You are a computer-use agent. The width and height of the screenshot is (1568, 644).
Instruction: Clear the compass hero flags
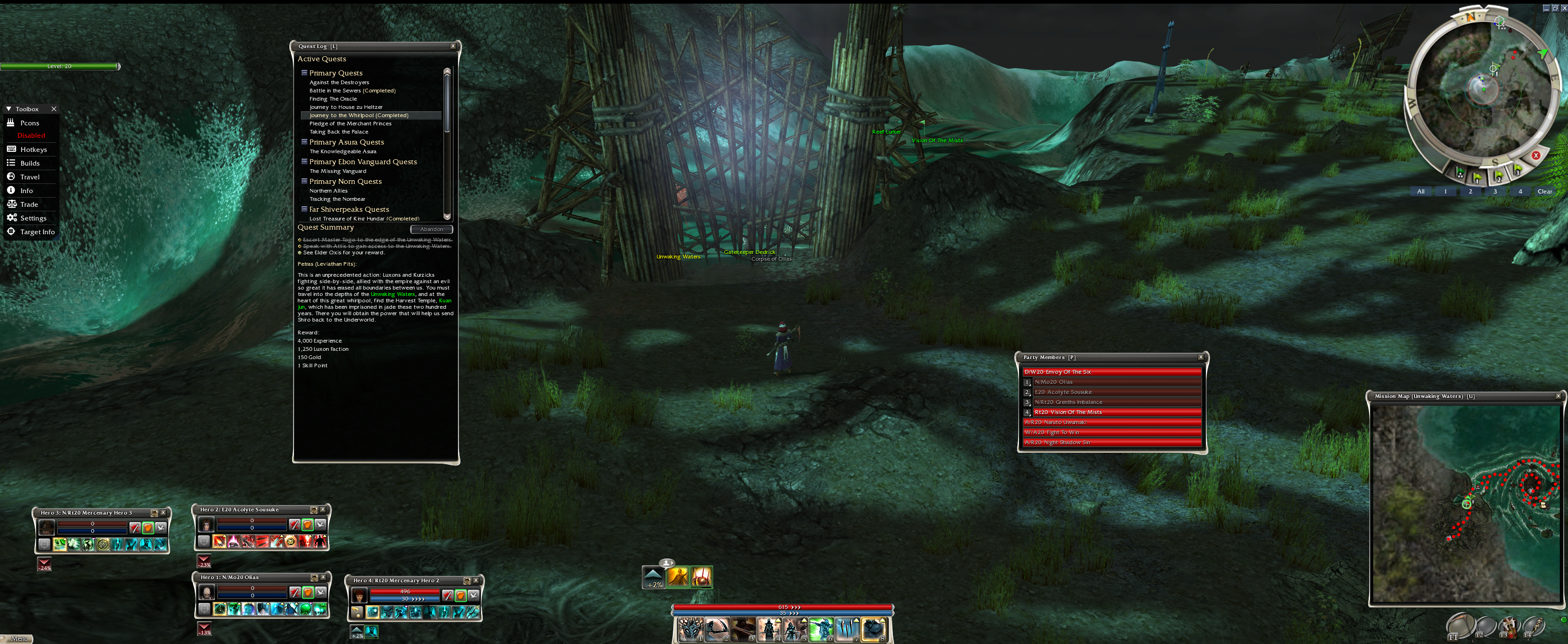tap(1544, 191)
